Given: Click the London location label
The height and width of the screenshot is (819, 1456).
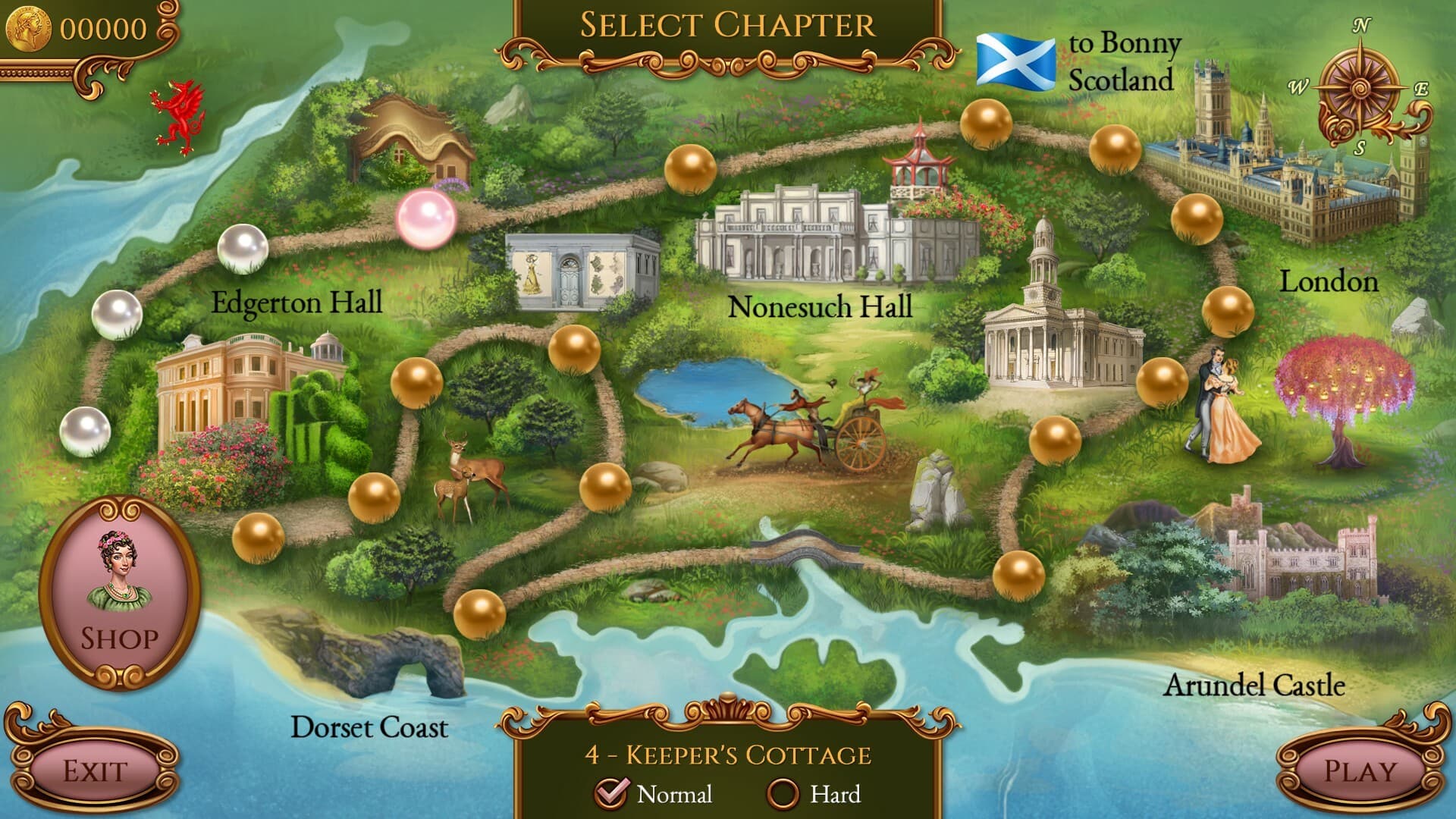Looking at the screenshot, I should tap(1327, 283).
